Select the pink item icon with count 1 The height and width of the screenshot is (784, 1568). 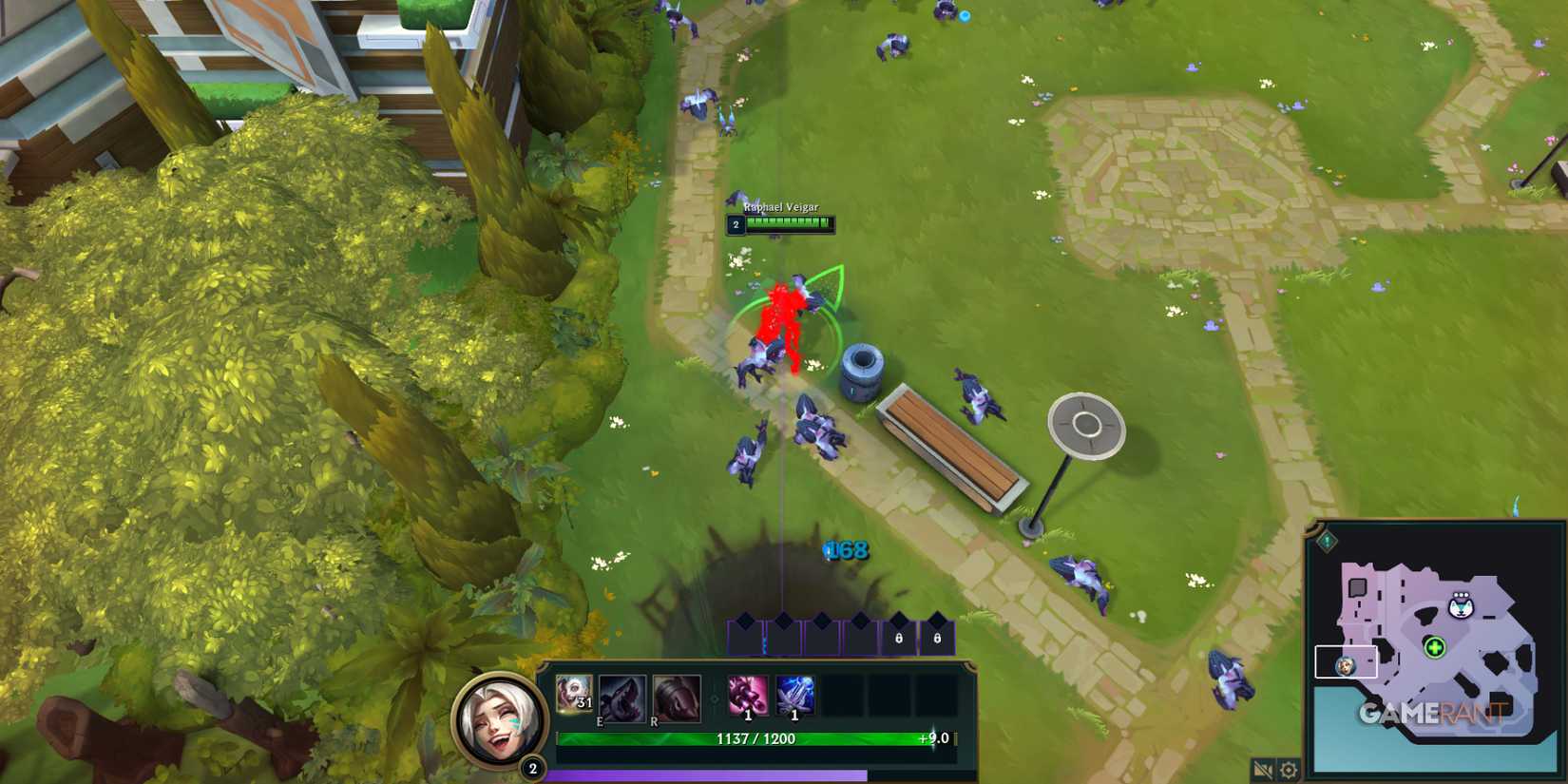pyautogui.click(x=748, y=696)
